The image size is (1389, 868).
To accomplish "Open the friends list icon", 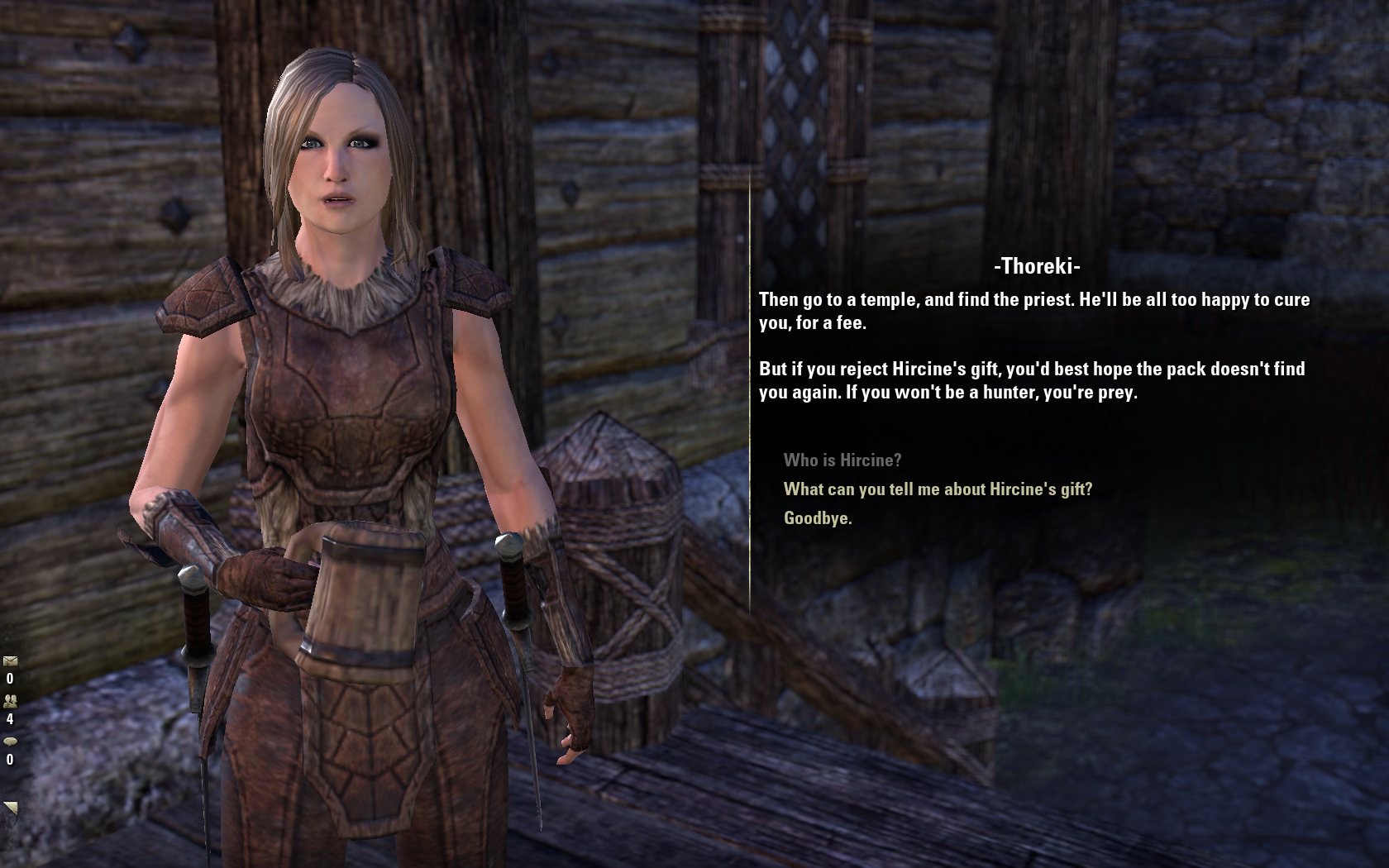I will (x=10, y=701).
